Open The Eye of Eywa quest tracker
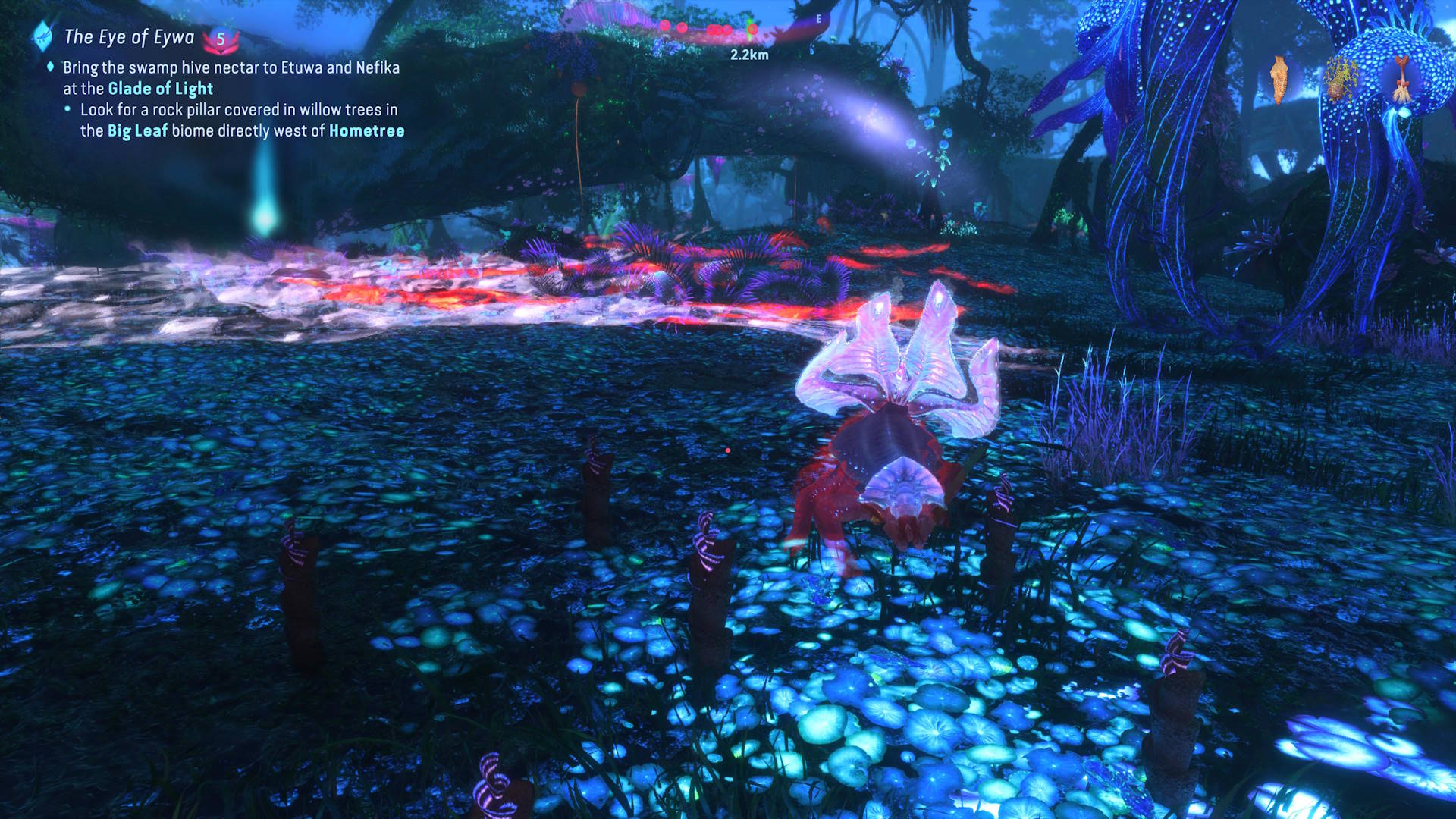The image size is (1456, 819). (x=129, y=37)
